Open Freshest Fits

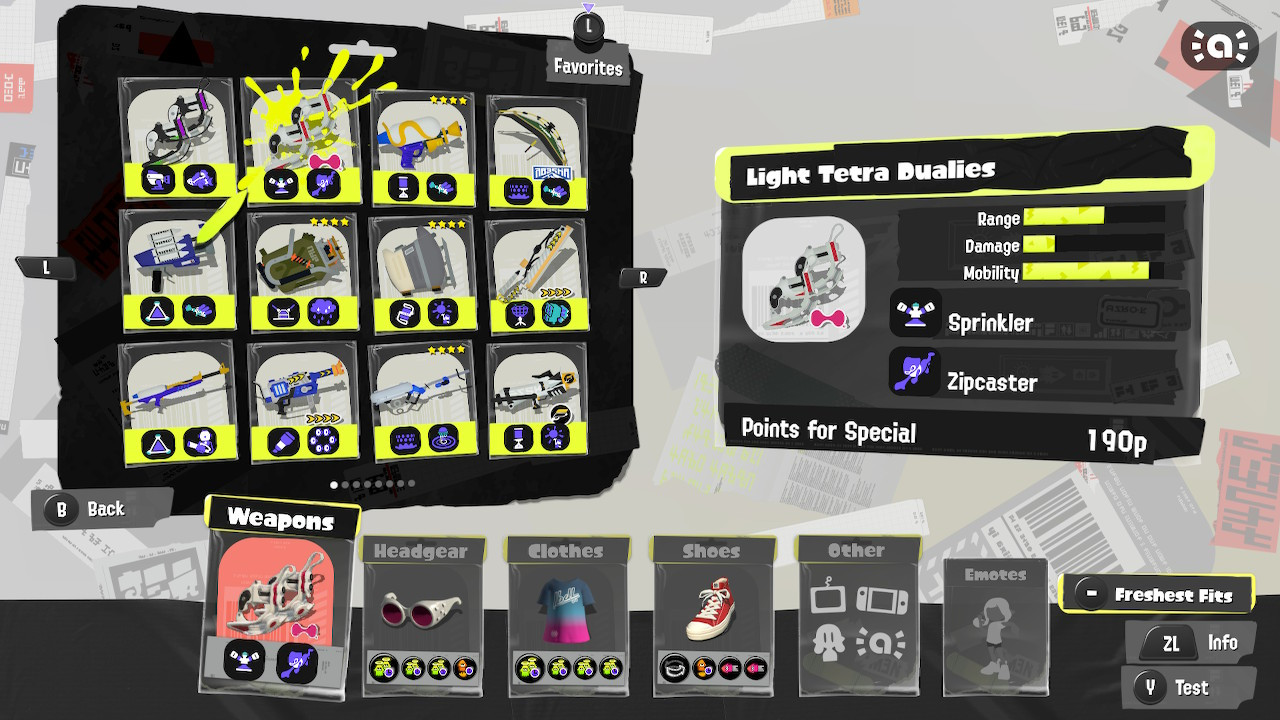1157,593
